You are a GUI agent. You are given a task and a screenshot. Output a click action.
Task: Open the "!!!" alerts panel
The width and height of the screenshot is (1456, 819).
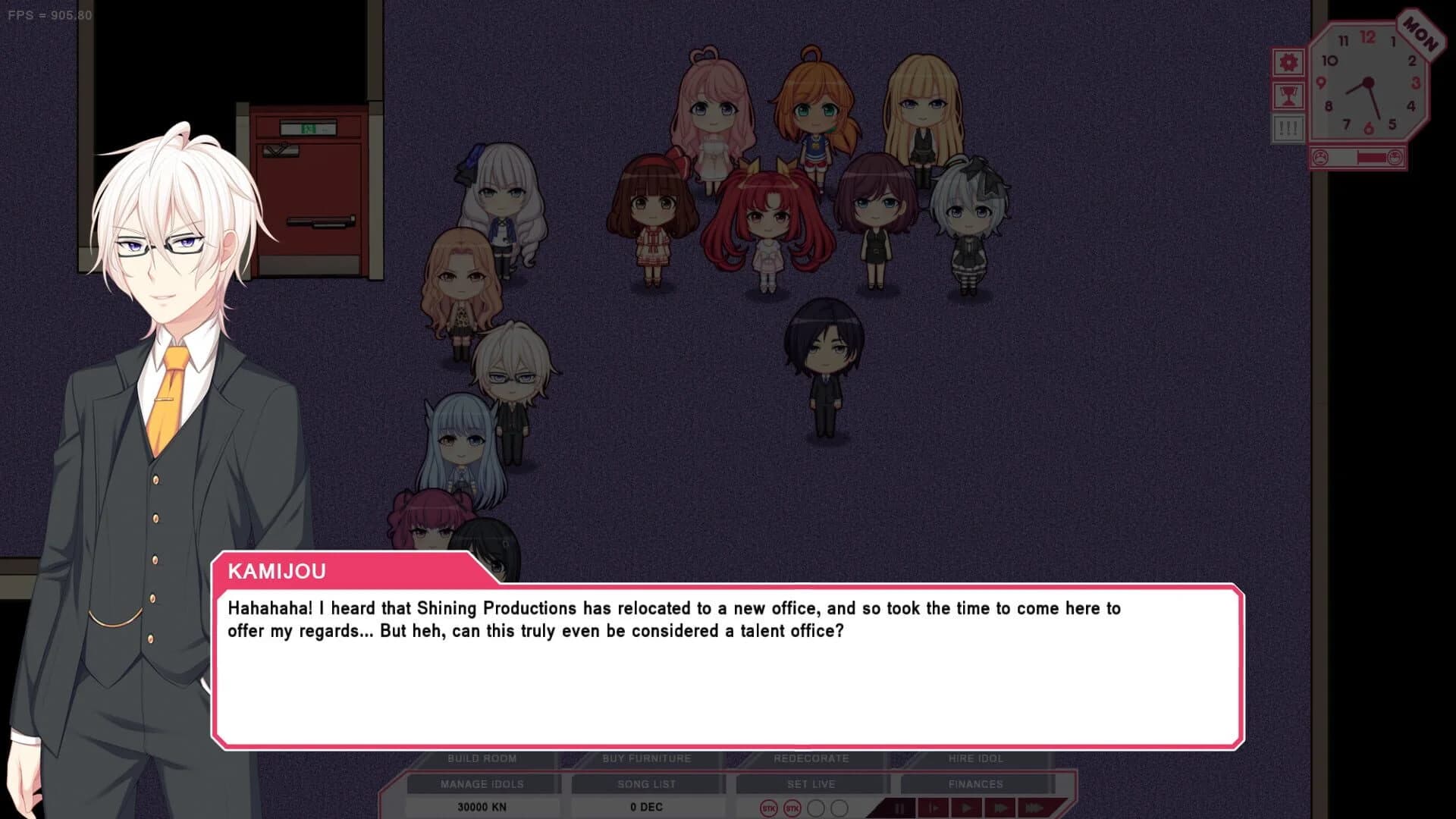(x=1288, y=127)
